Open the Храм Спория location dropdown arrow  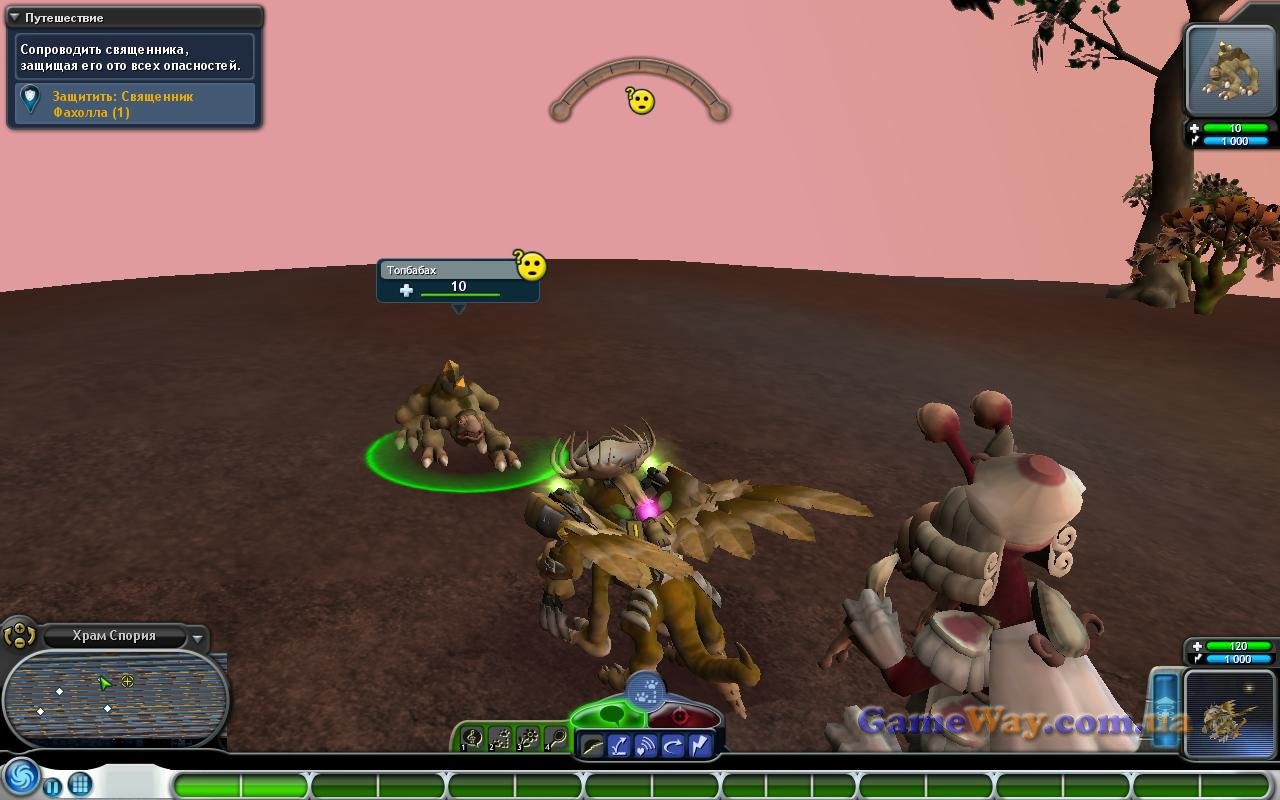click(x=198, y=637)
